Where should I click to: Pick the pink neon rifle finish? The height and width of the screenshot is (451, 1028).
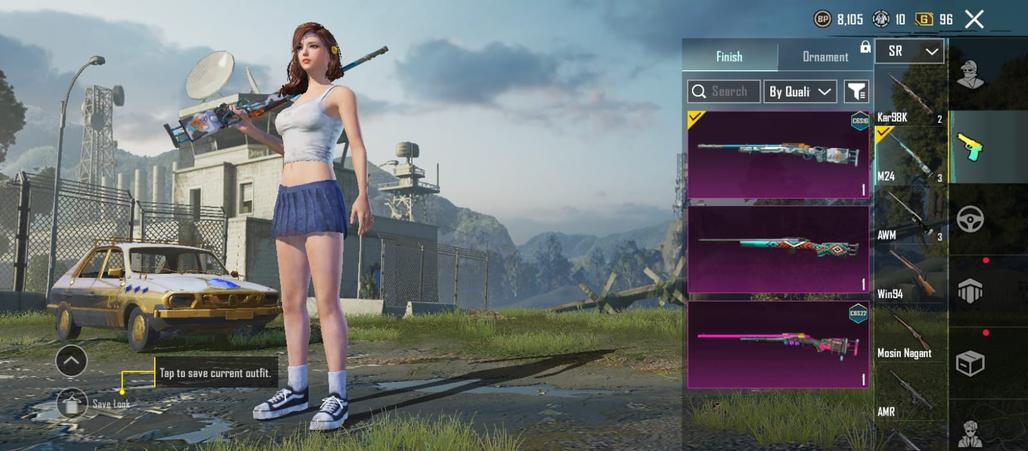(x=778, y=344)
